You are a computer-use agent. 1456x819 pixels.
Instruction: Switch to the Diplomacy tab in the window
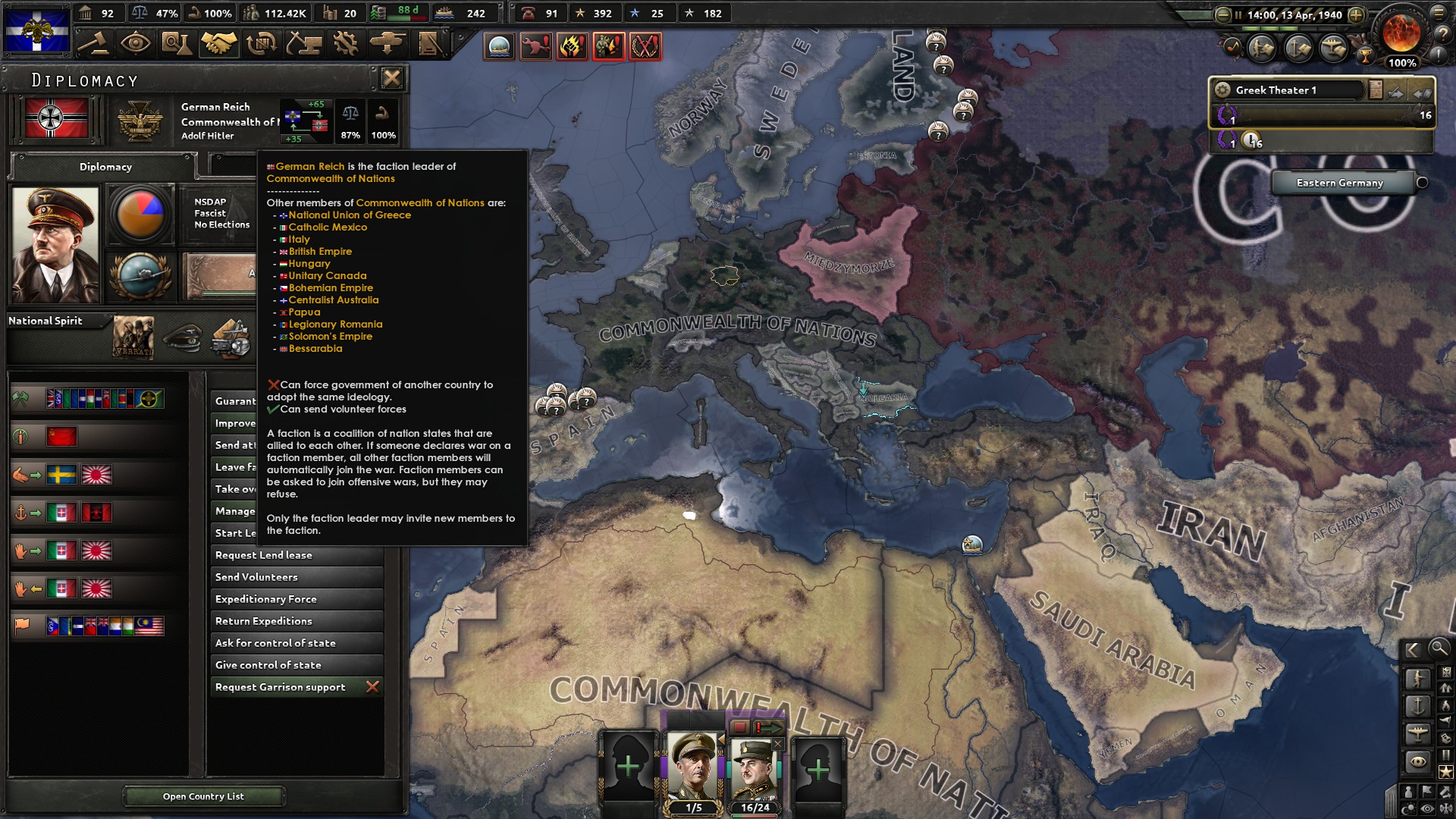tap(105, 167)
